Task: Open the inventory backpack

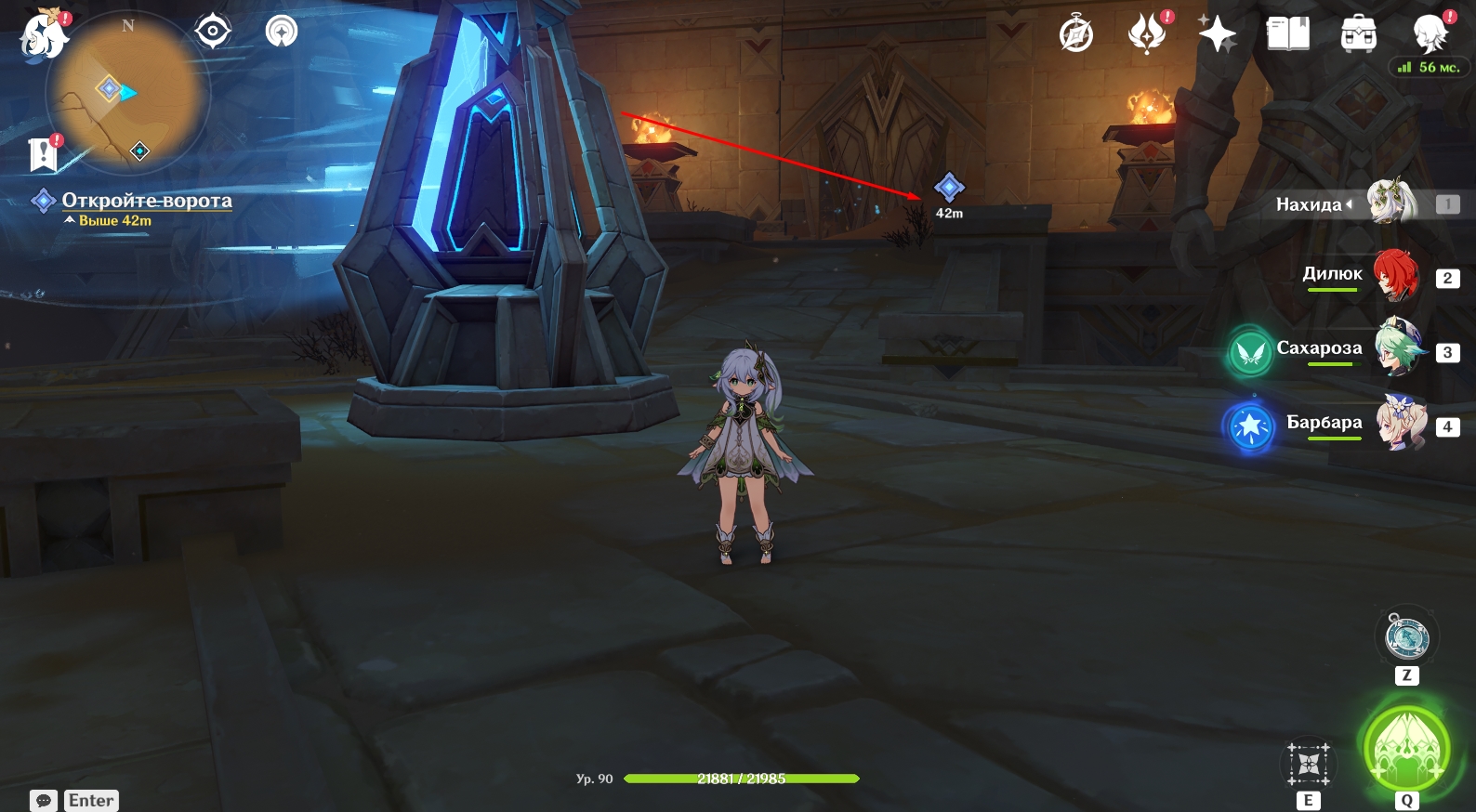Action: click(1358, 35)
